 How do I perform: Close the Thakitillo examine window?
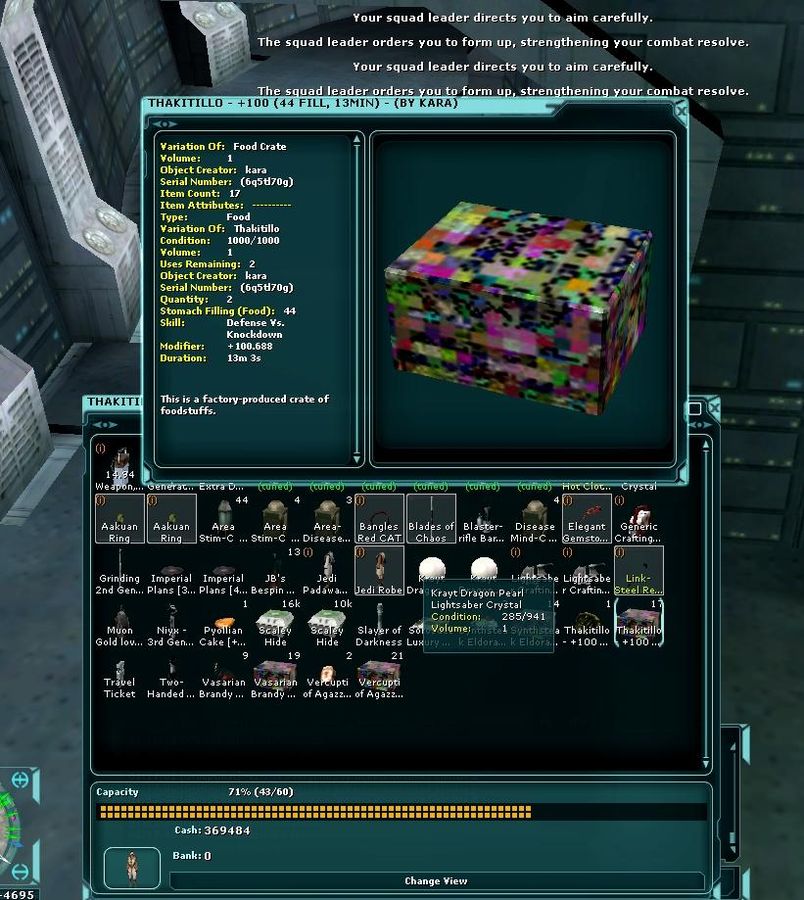click(x=681, y=112)
